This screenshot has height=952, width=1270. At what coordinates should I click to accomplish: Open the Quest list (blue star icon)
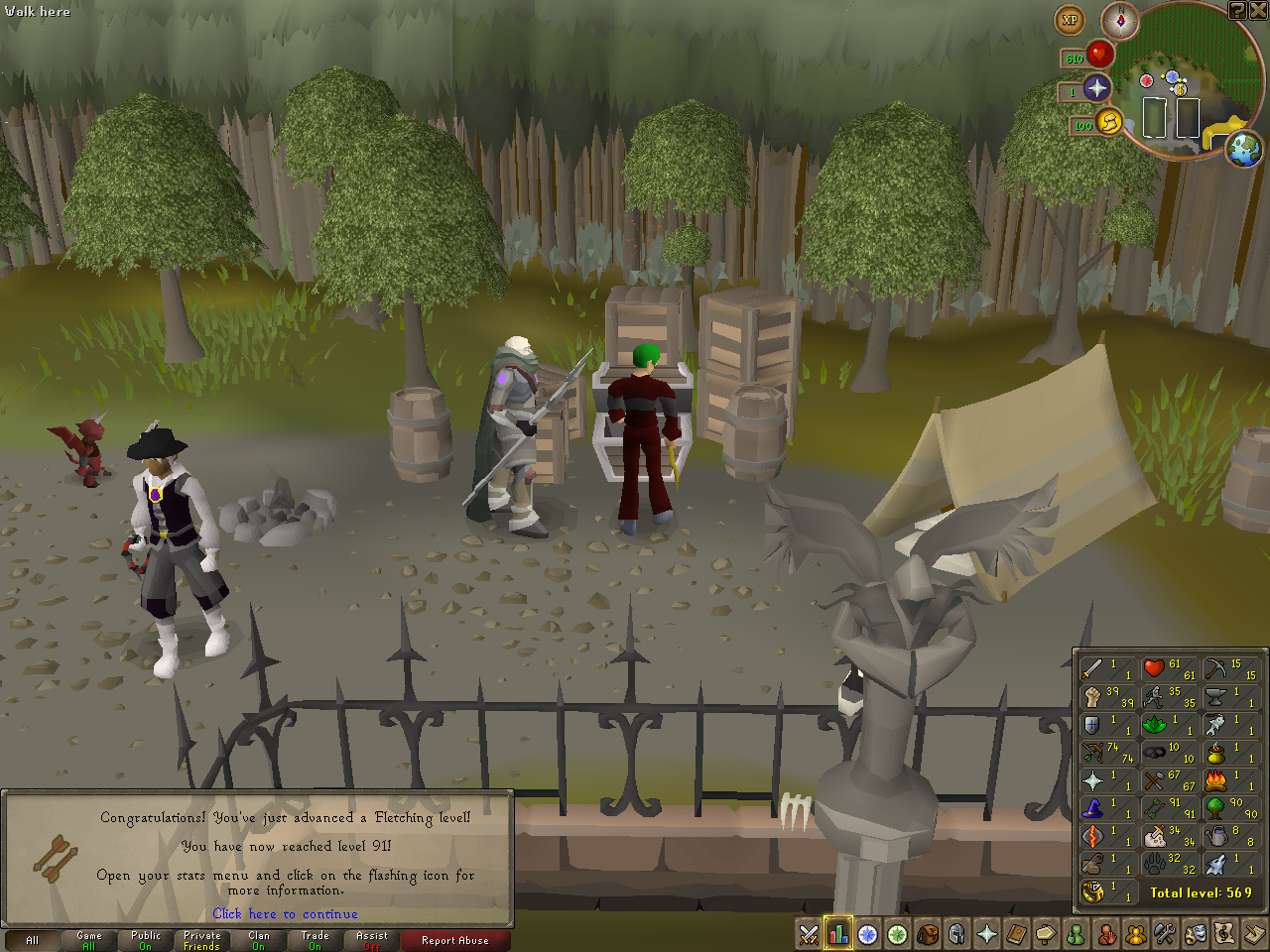(x=868, y=934)
